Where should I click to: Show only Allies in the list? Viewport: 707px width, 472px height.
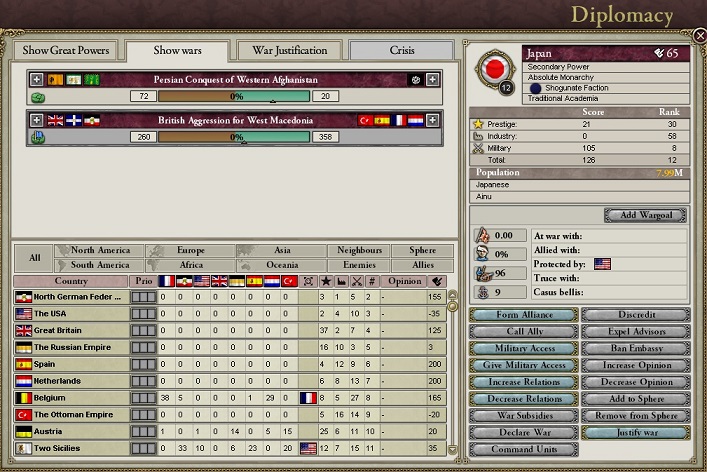[422, 265]
